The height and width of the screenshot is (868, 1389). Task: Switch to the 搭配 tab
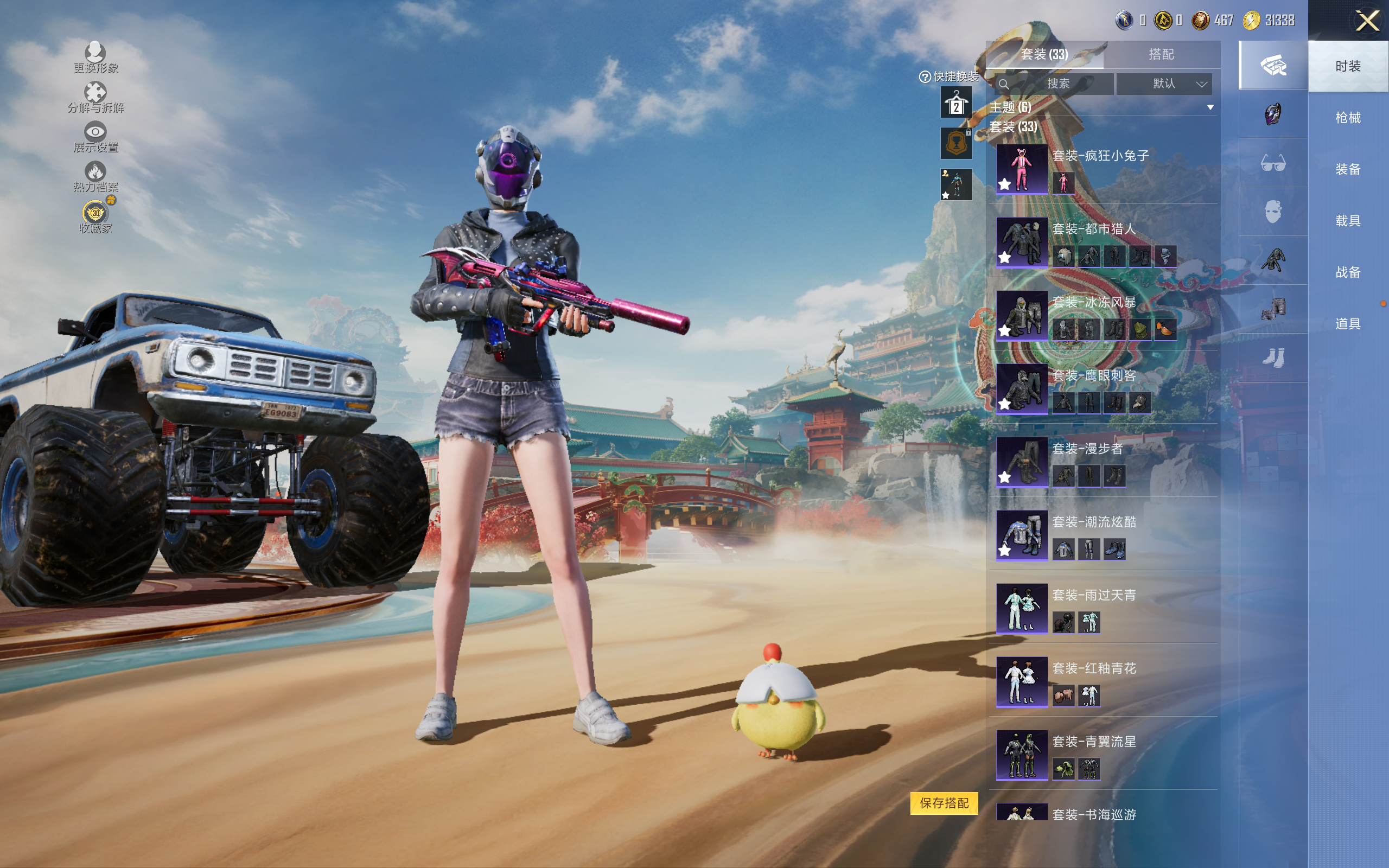point(1161,55)
